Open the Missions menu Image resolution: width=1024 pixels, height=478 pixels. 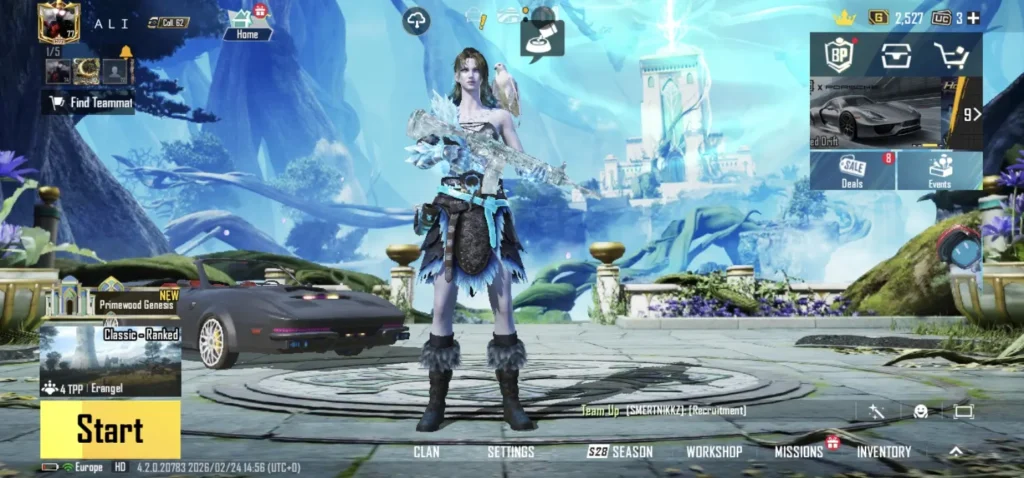point(799,452)
